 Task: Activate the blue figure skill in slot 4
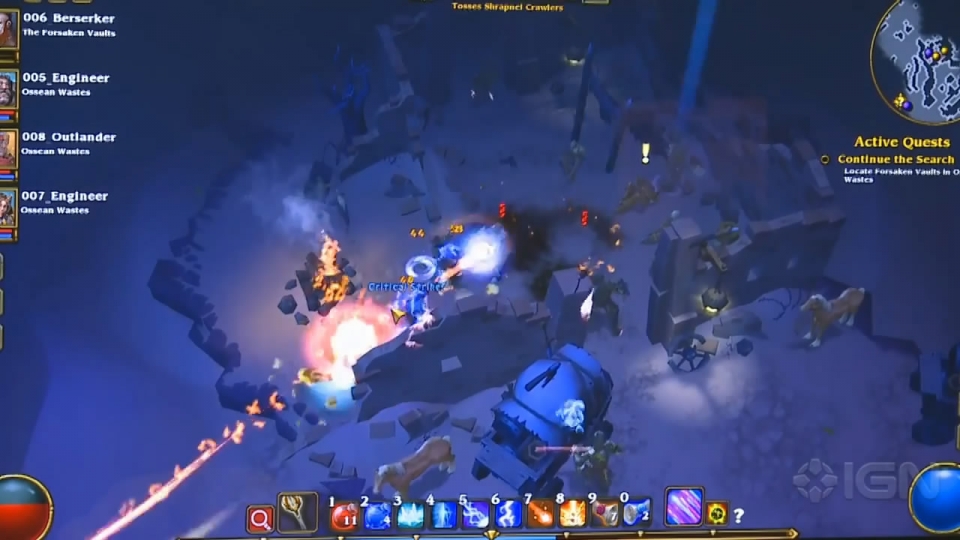443,516
